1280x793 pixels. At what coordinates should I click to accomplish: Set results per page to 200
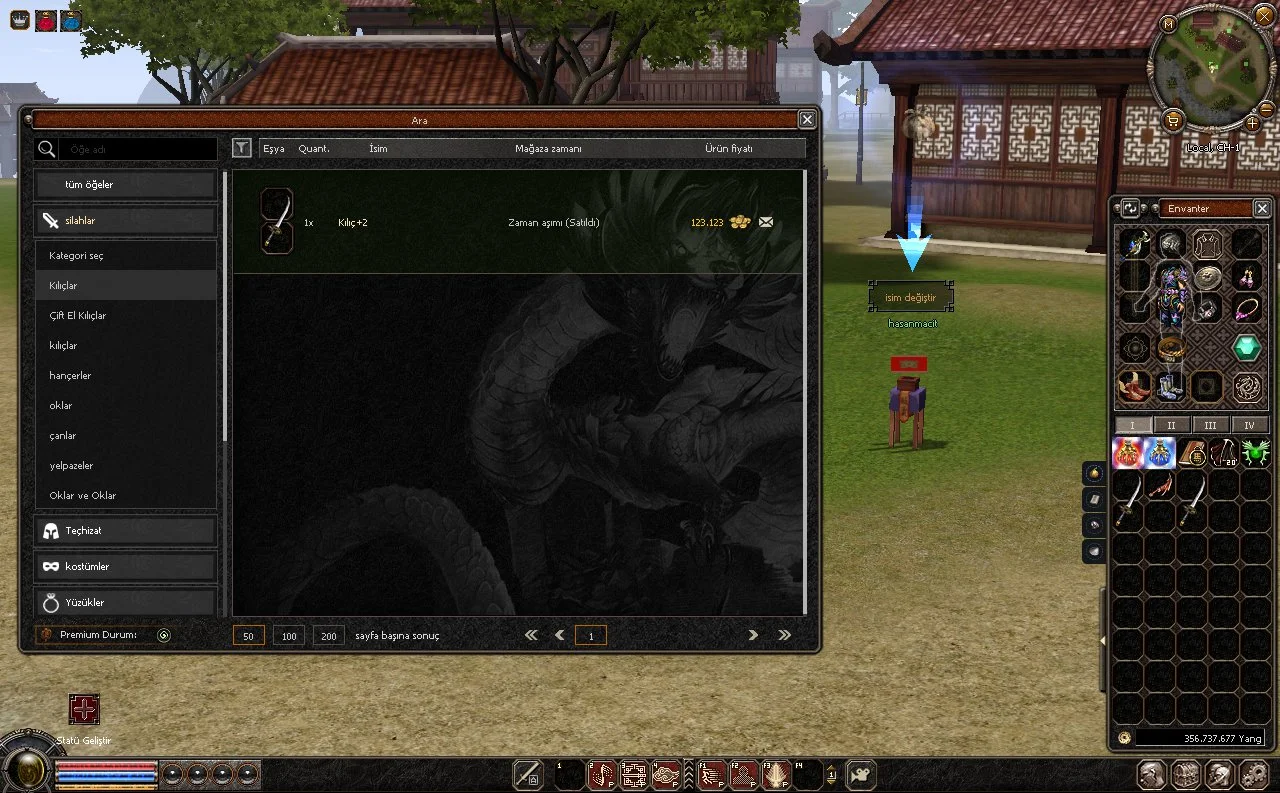pyautogui.click(x=329, y=636)
